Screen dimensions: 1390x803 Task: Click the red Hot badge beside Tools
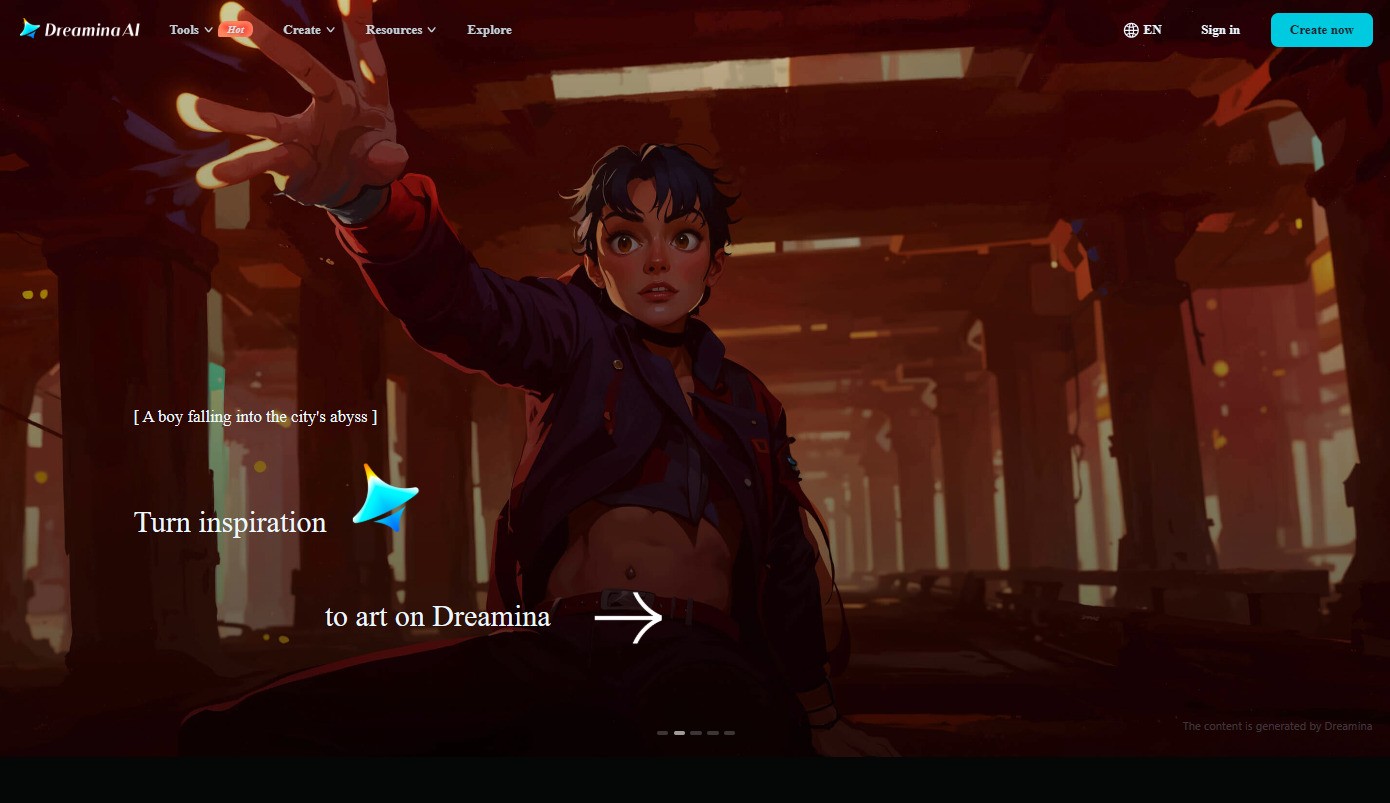pyautogui.click(x=235, y=29)
